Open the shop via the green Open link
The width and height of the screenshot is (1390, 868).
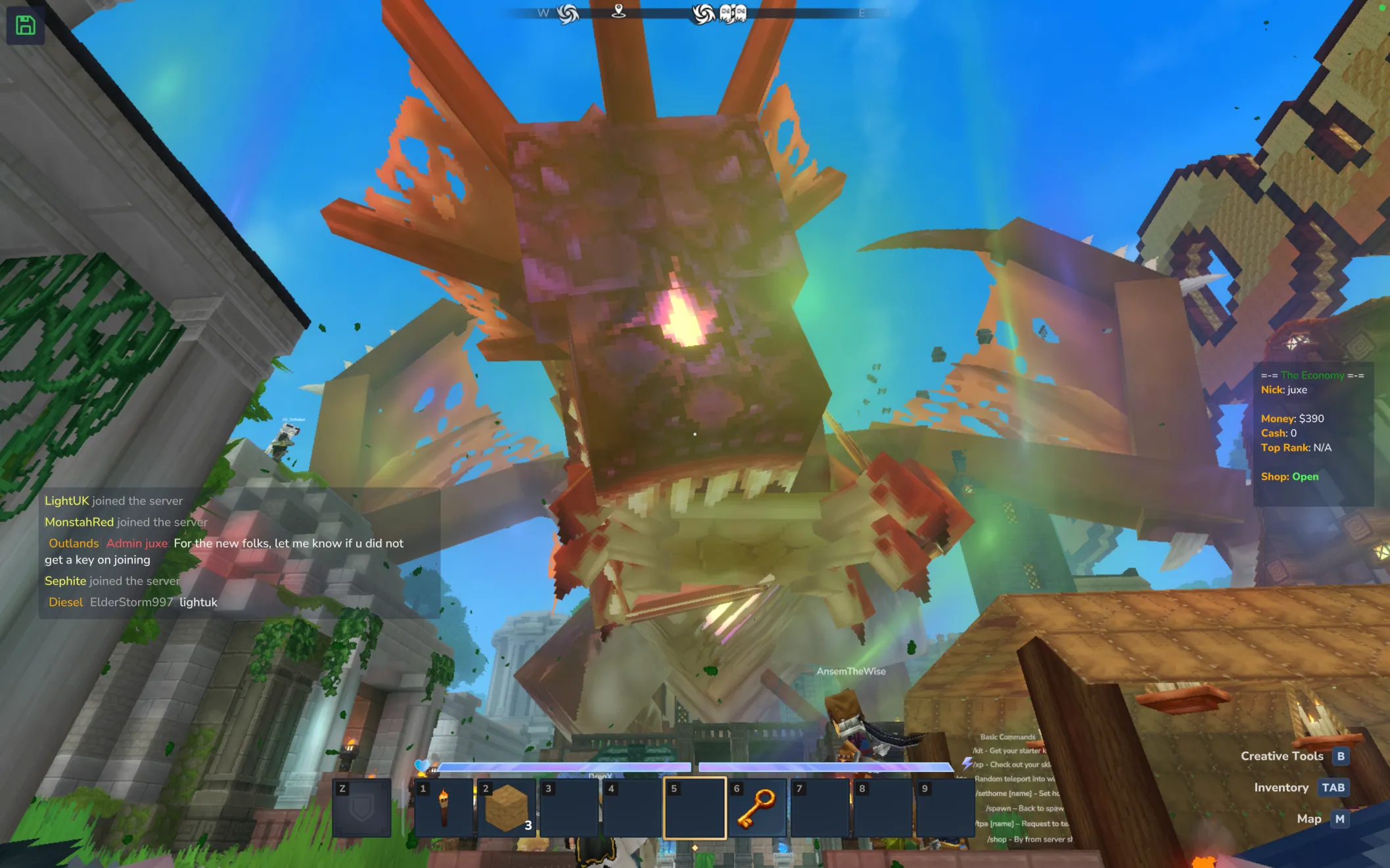point(1304,476)
